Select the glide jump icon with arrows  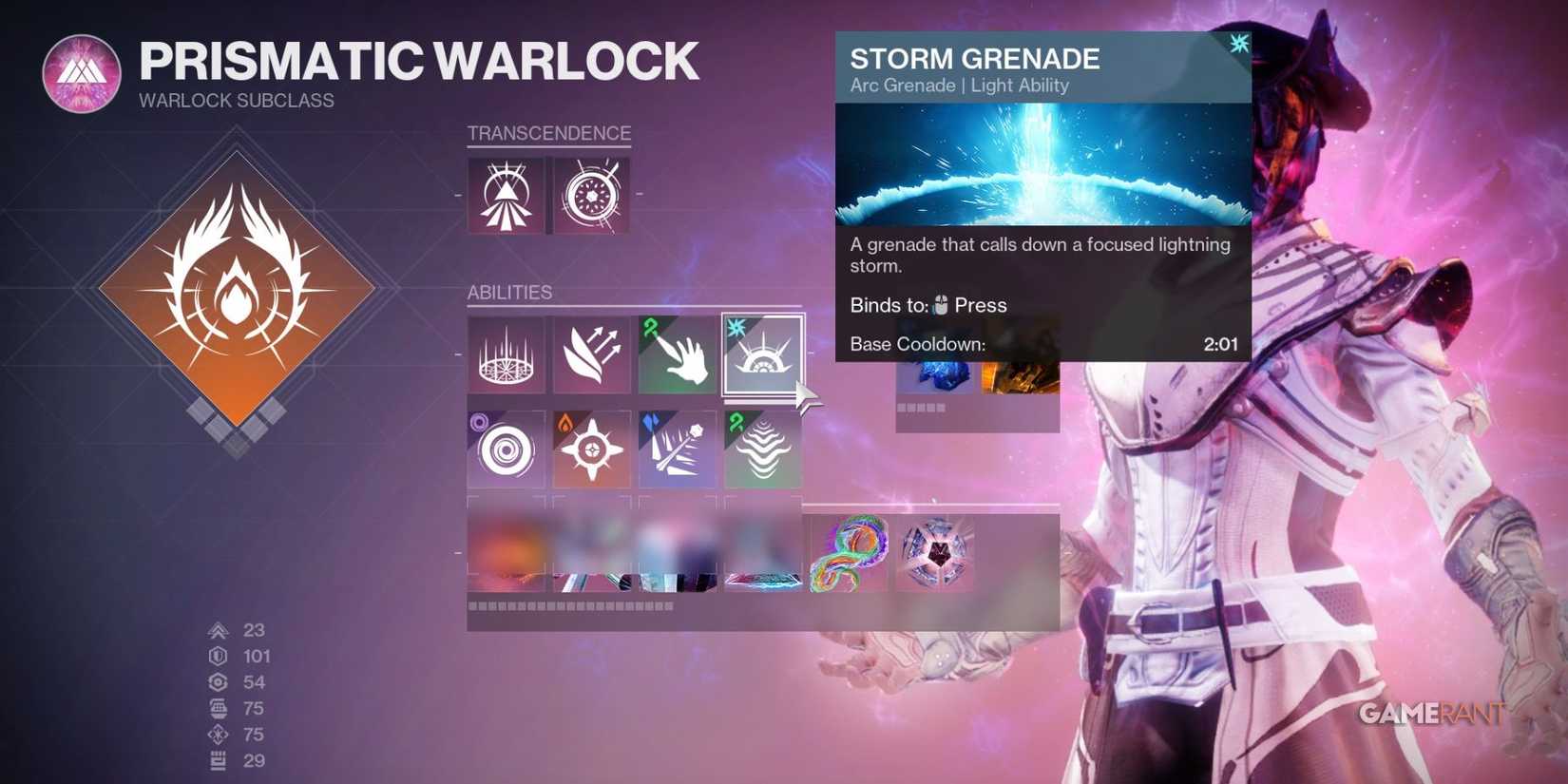coord(590,356)
